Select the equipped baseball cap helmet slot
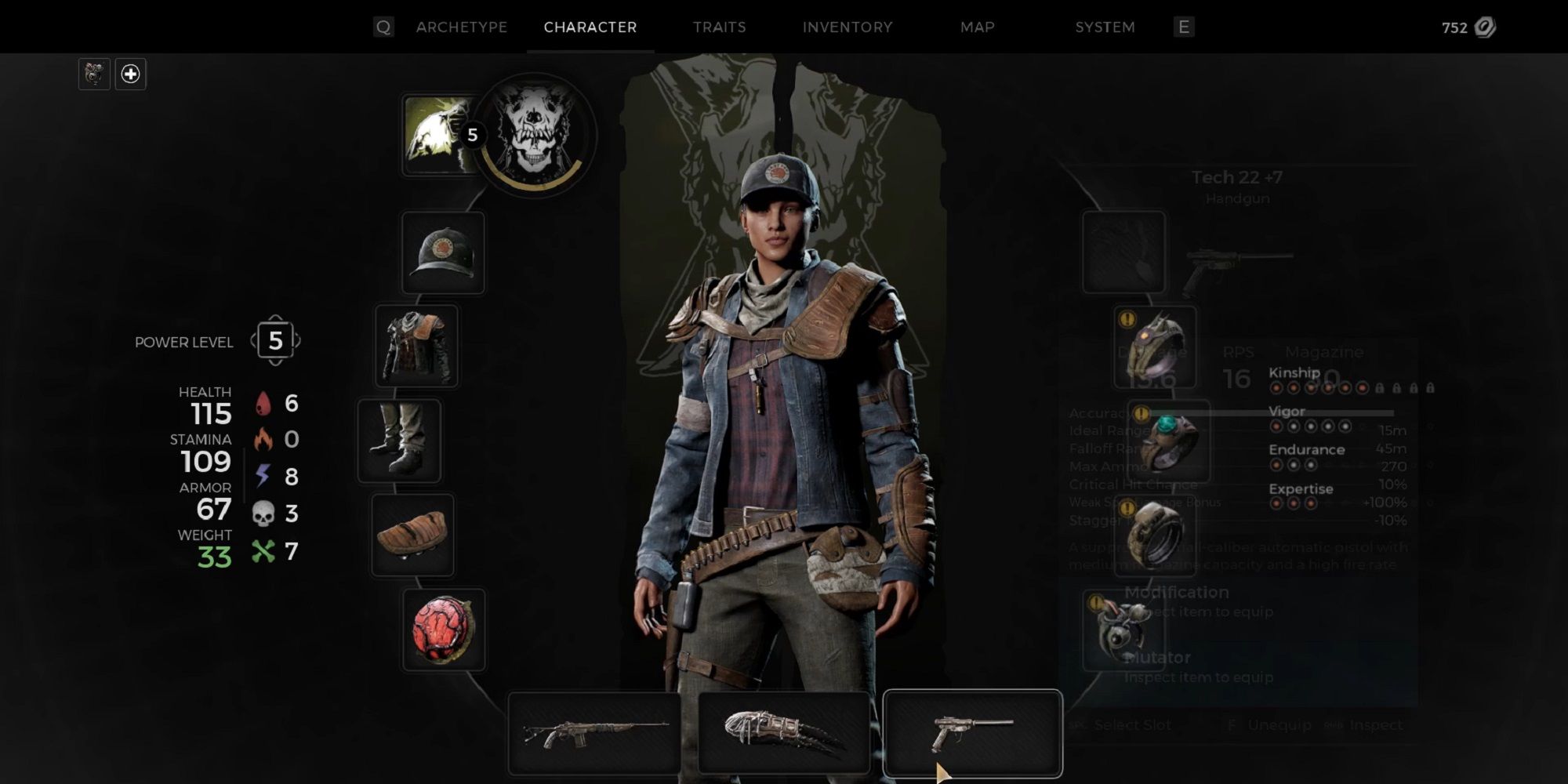Screen dimensions: 1568x784 click(443, 252)
